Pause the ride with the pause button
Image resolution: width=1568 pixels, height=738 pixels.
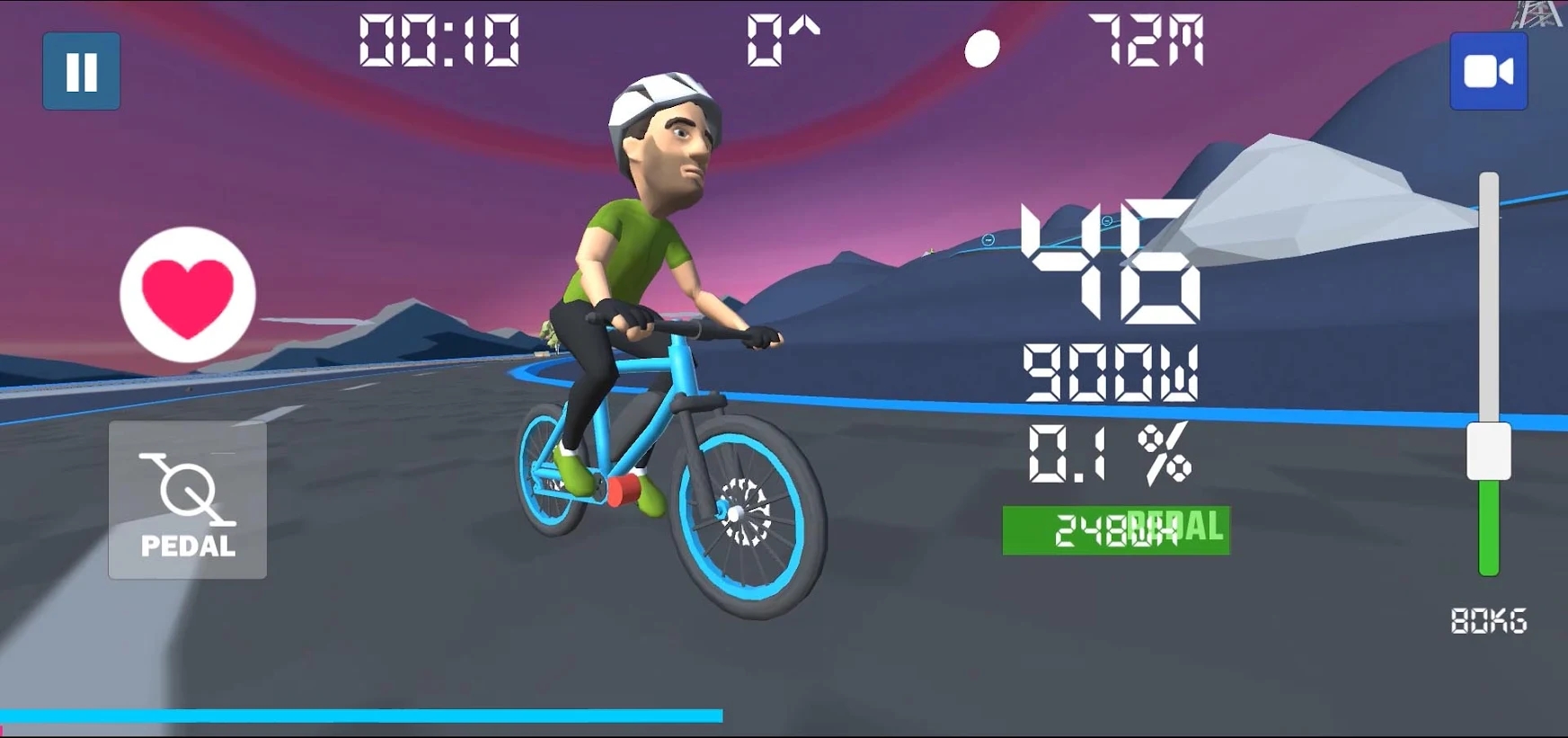[x=82, y=72]
